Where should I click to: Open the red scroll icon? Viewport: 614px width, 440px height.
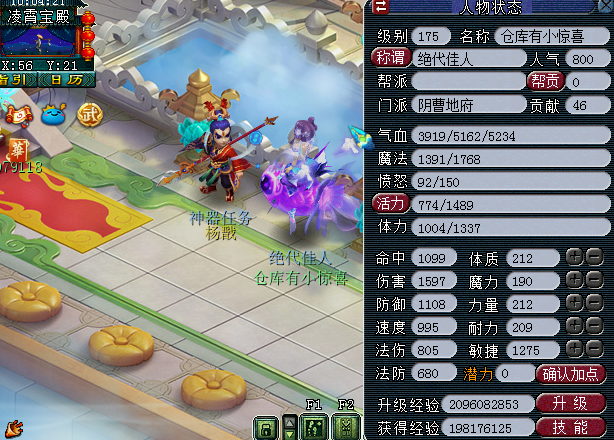pos(17,114)
